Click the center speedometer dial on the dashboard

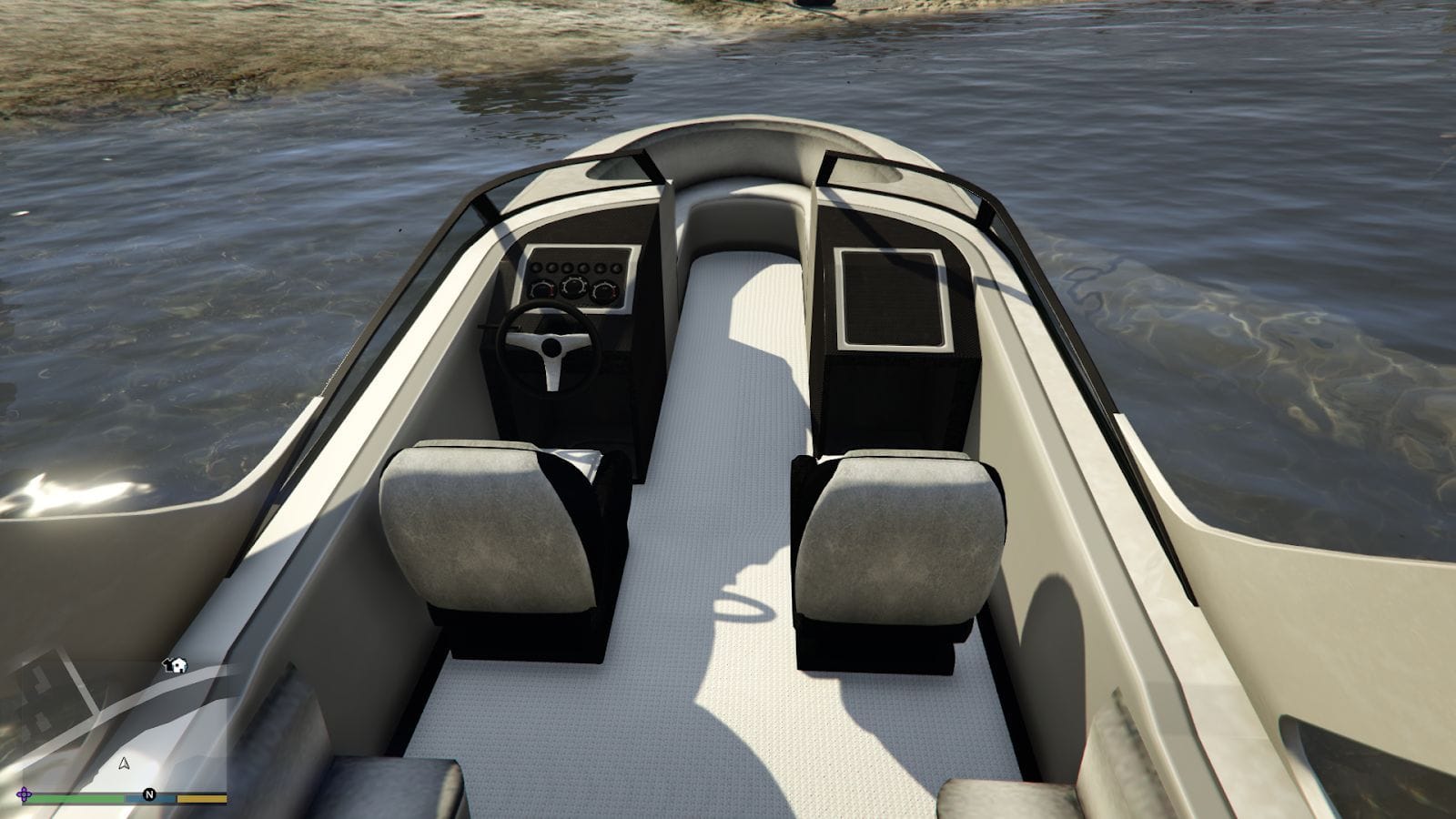click(573, 287)
